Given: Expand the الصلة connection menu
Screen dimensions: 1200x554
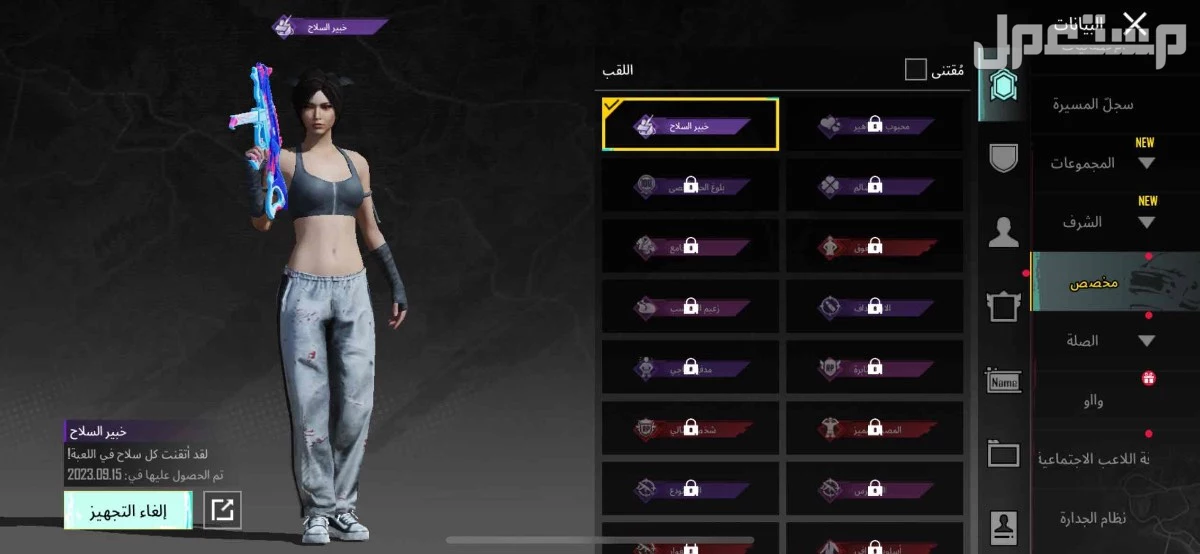Looking at the screenshot, I should (x=1100, y=341).
